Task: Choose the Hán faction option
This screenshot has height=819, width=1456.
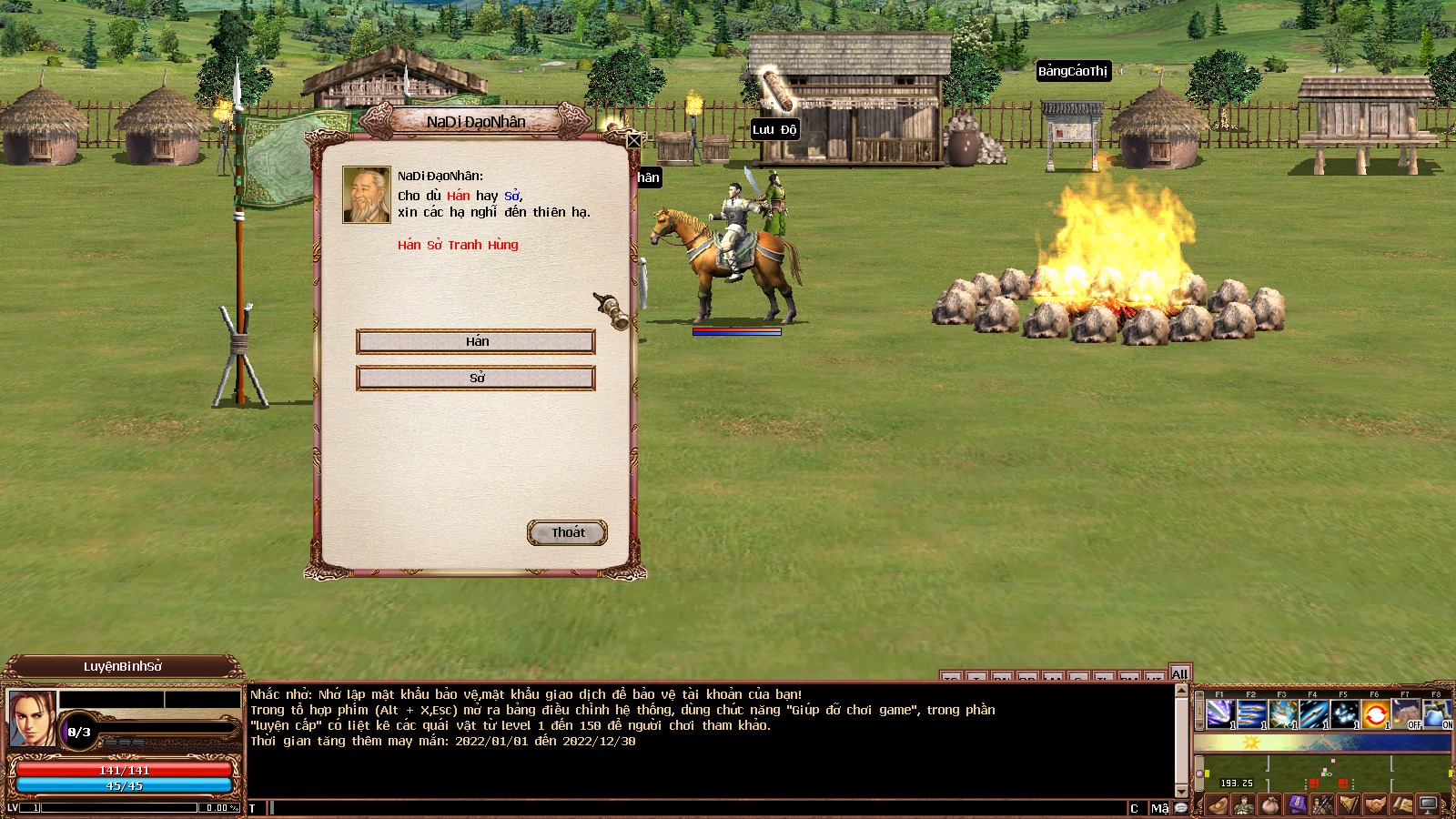Action: [476, 341]
